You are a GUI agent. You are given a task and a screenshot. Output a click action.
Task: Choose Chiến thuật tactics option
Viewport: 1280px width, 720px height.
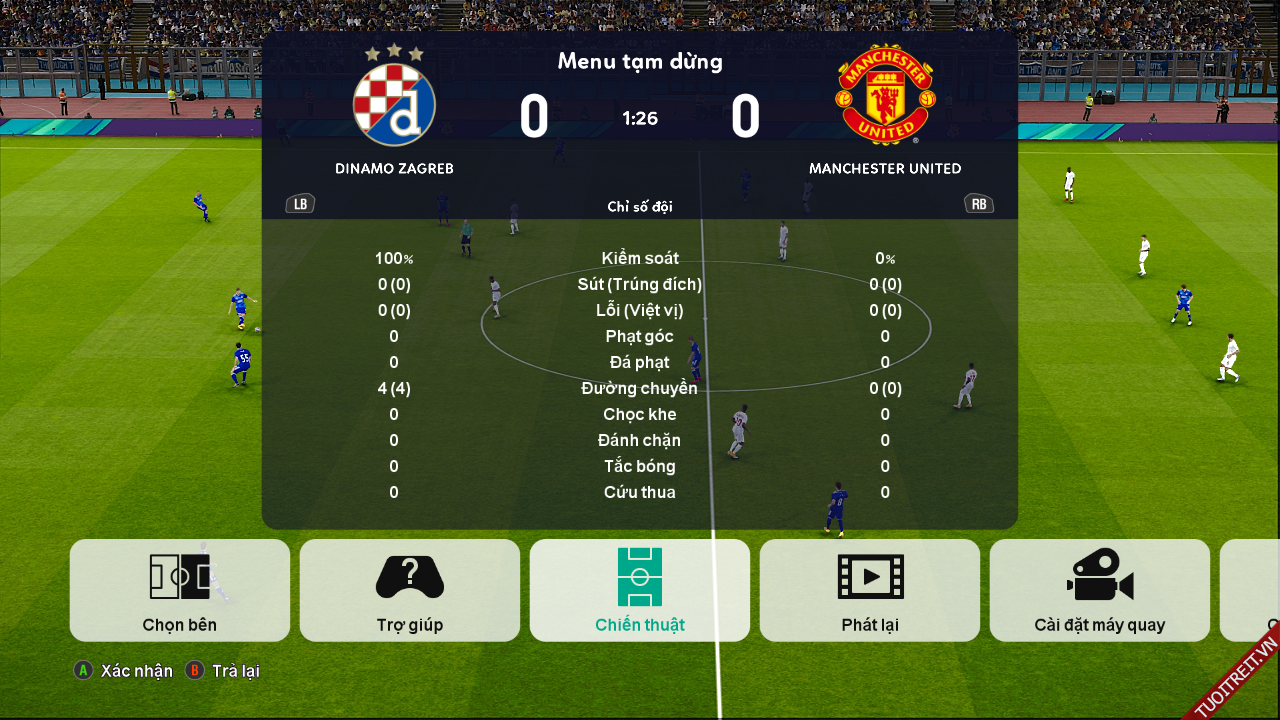[x=640, y=590]
